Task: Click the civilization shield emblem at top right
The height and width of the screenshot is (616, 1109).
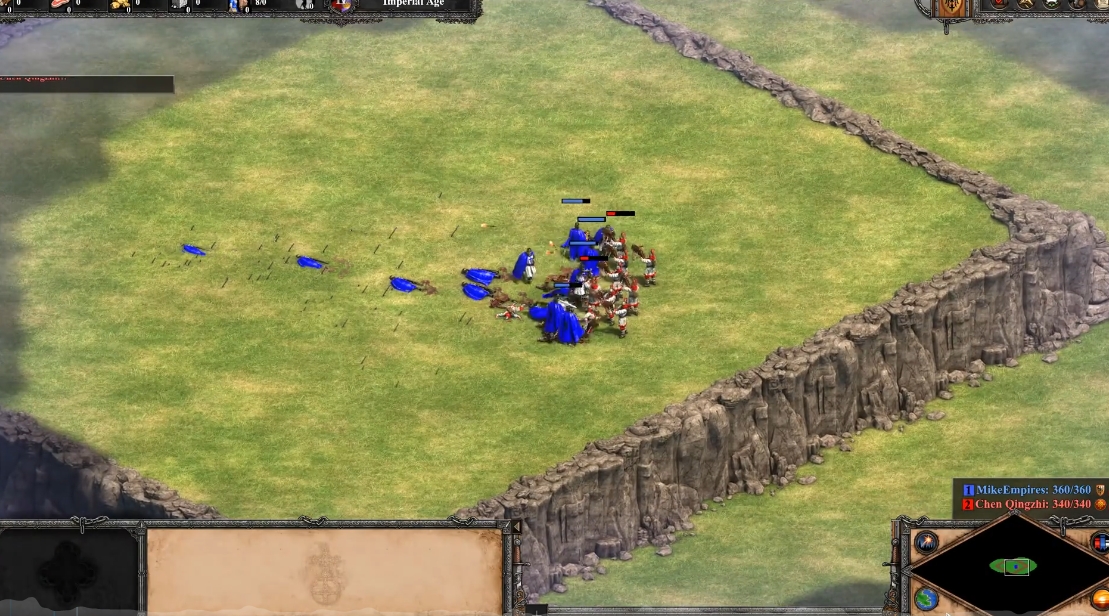Action: coord(952,8)
